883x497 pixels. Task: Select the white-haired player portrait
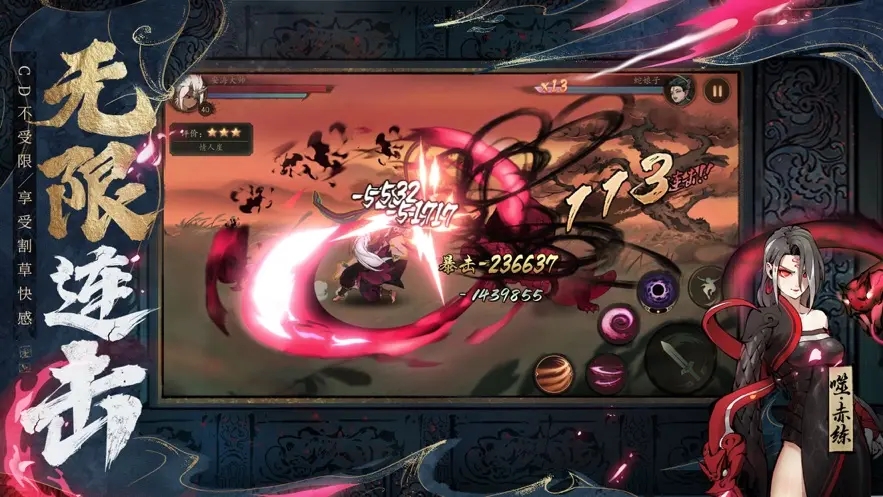pos(184,94)
